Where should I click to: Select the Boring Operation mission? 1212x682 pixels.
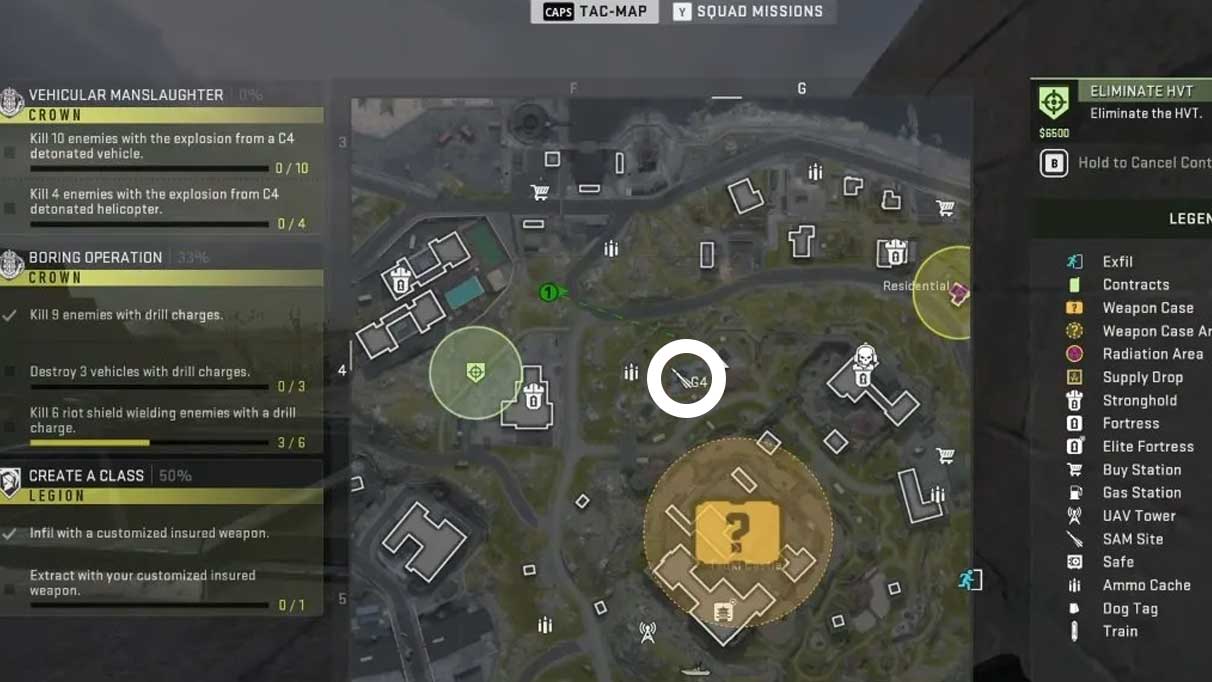[x=95, y=258]
